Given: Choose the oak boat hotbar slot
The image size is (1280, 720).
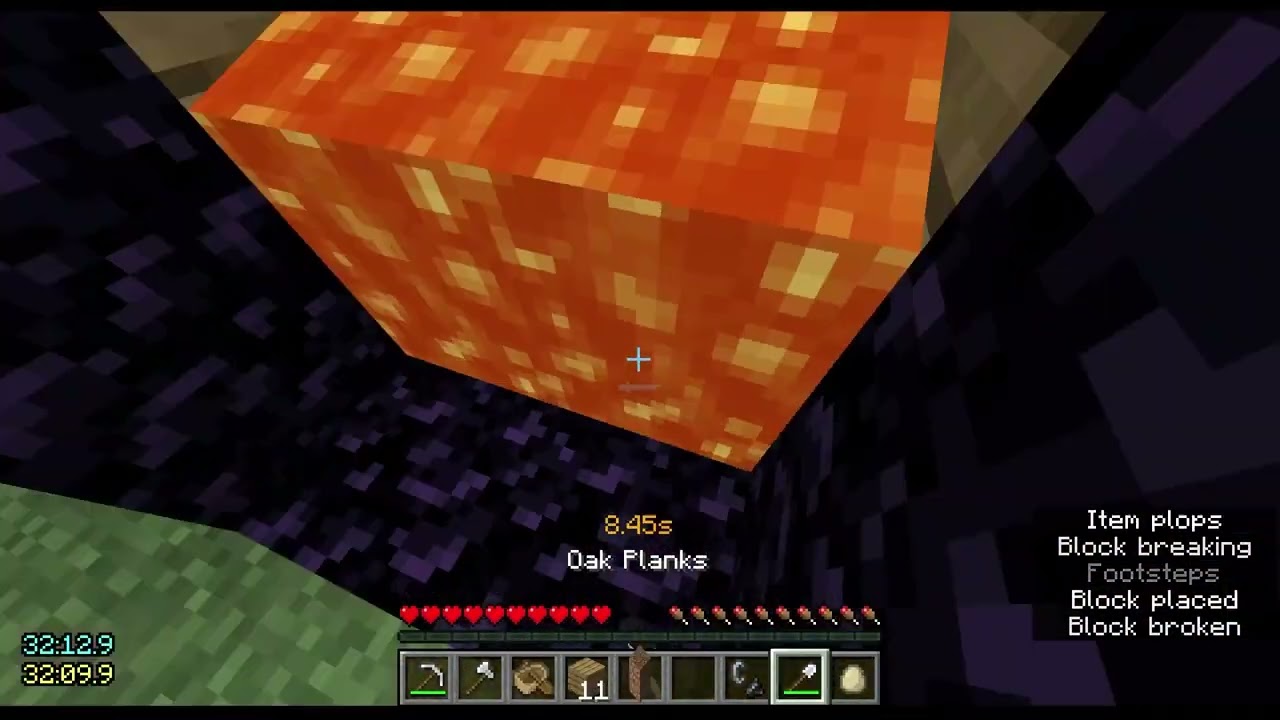Looking at the screenshot, I should coord(533,677).
